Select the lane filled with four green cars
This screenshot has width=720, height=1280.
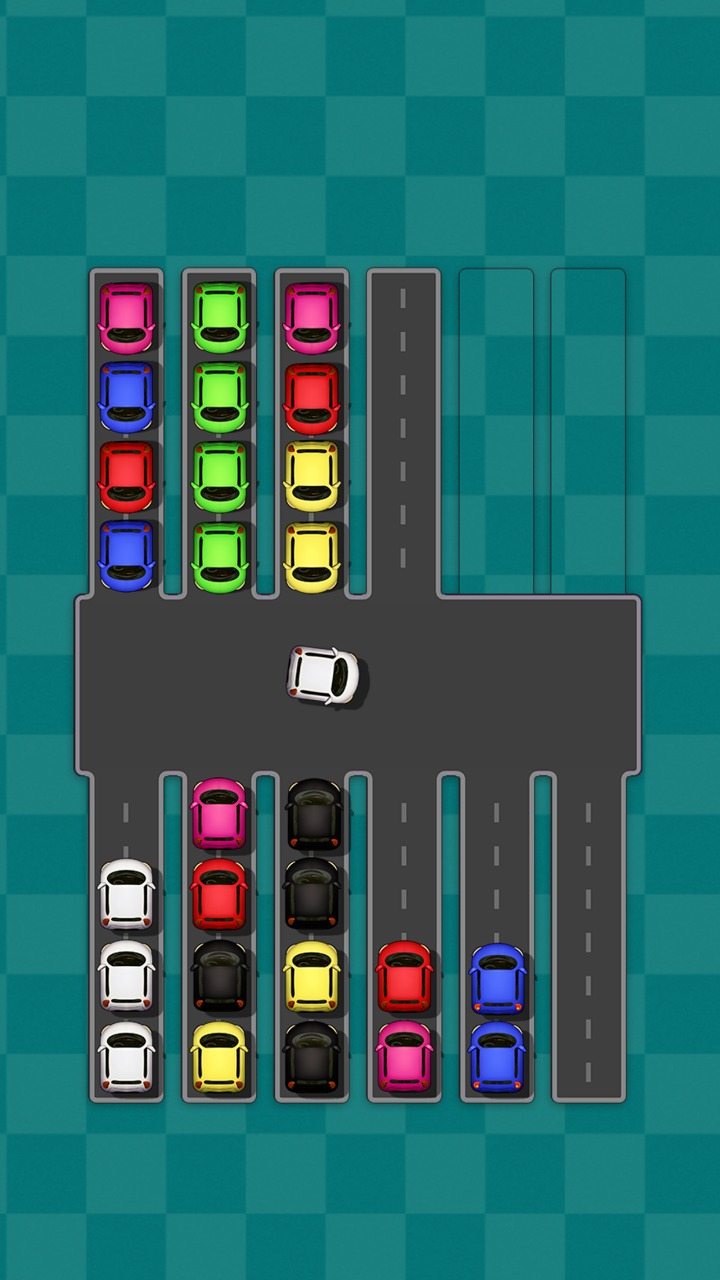[x=220, y=435]
